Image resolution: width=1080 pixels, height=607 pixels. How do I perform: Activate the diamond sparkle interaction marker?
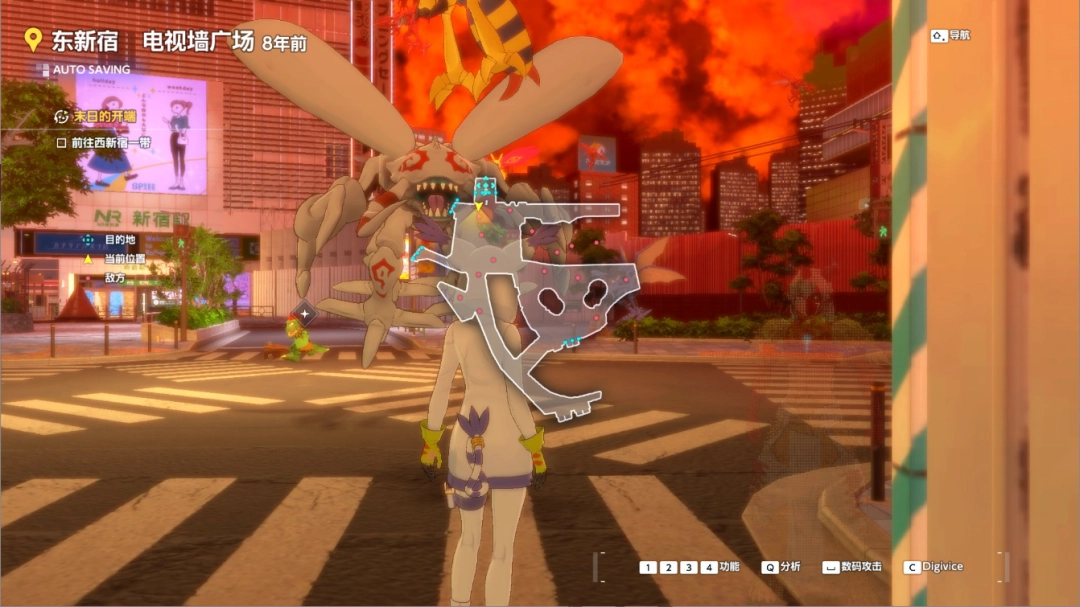306,314
